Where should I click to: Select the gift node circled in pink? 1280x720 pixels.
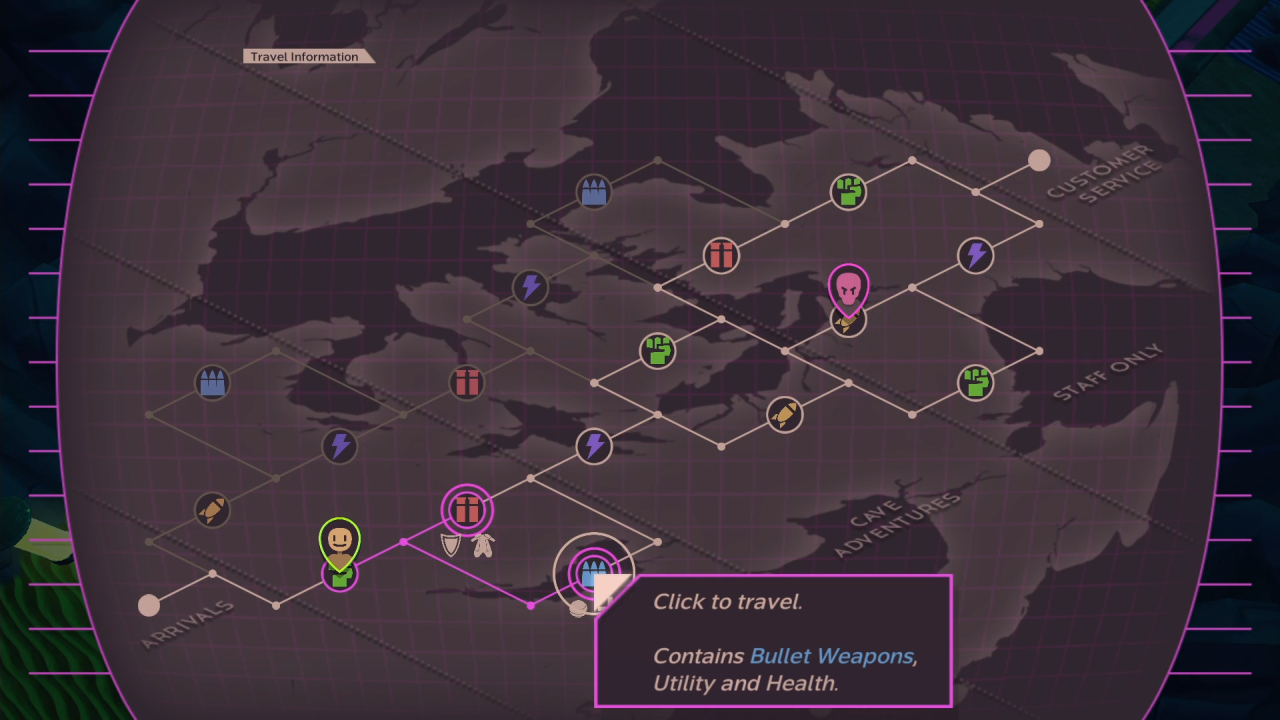pyautogui.click(x=467, y=510)
